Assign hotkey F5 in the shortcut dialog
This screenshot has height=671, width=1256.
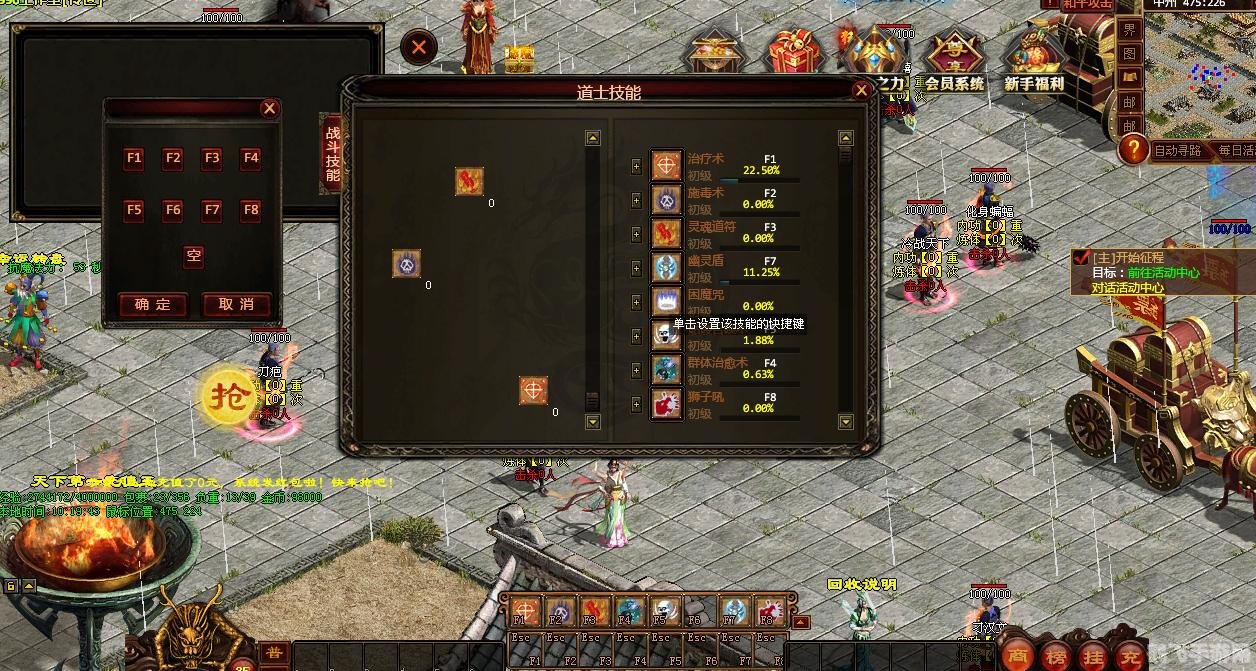[134, 210]
